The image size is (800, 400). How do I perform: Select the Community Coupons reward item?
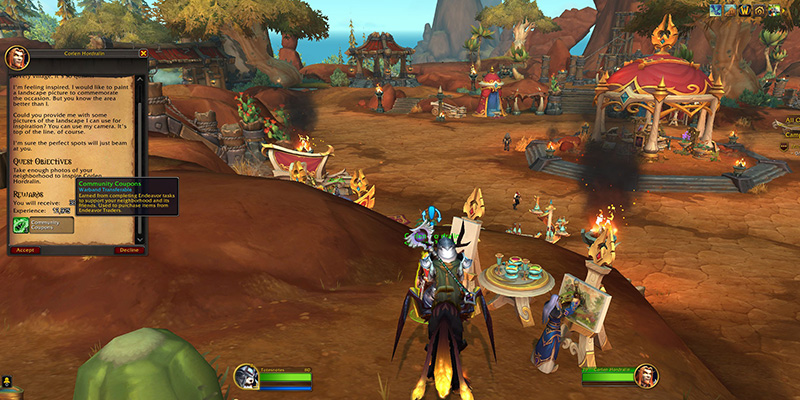(21, 226)
